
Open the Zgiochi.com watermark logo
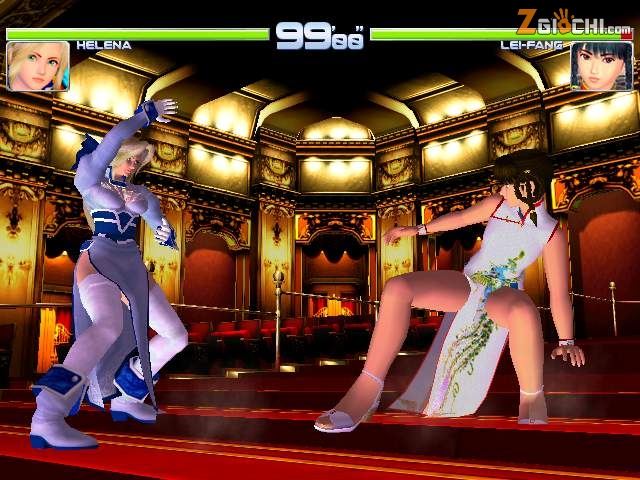tap(573, 19)
